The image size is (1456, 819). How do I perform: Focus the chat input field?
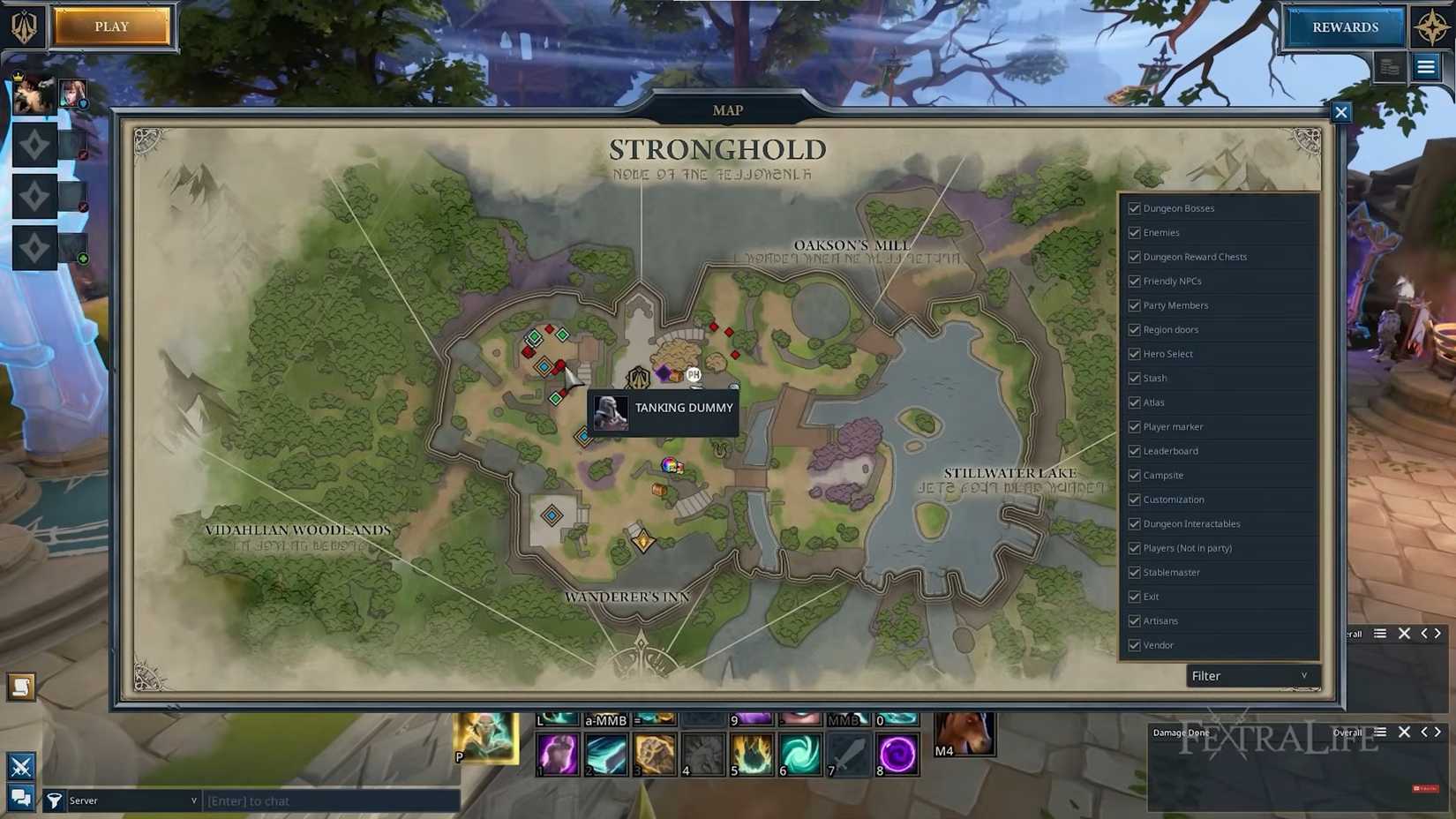tap(331, 800)
